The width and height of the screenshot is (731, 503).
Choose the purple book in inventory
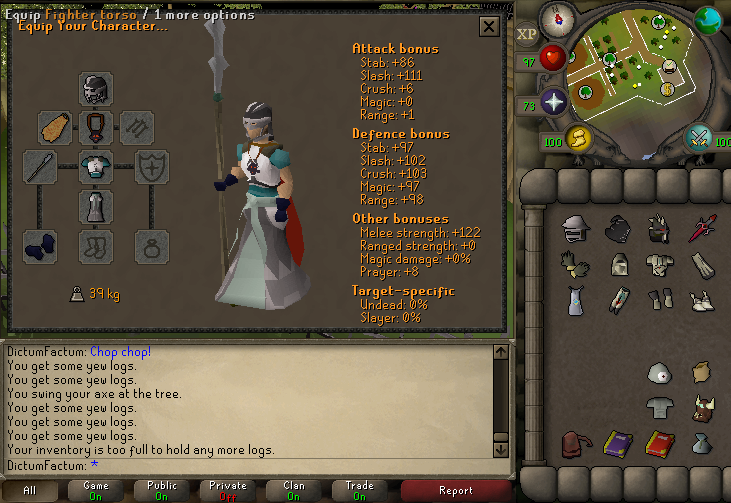point(617,443)
